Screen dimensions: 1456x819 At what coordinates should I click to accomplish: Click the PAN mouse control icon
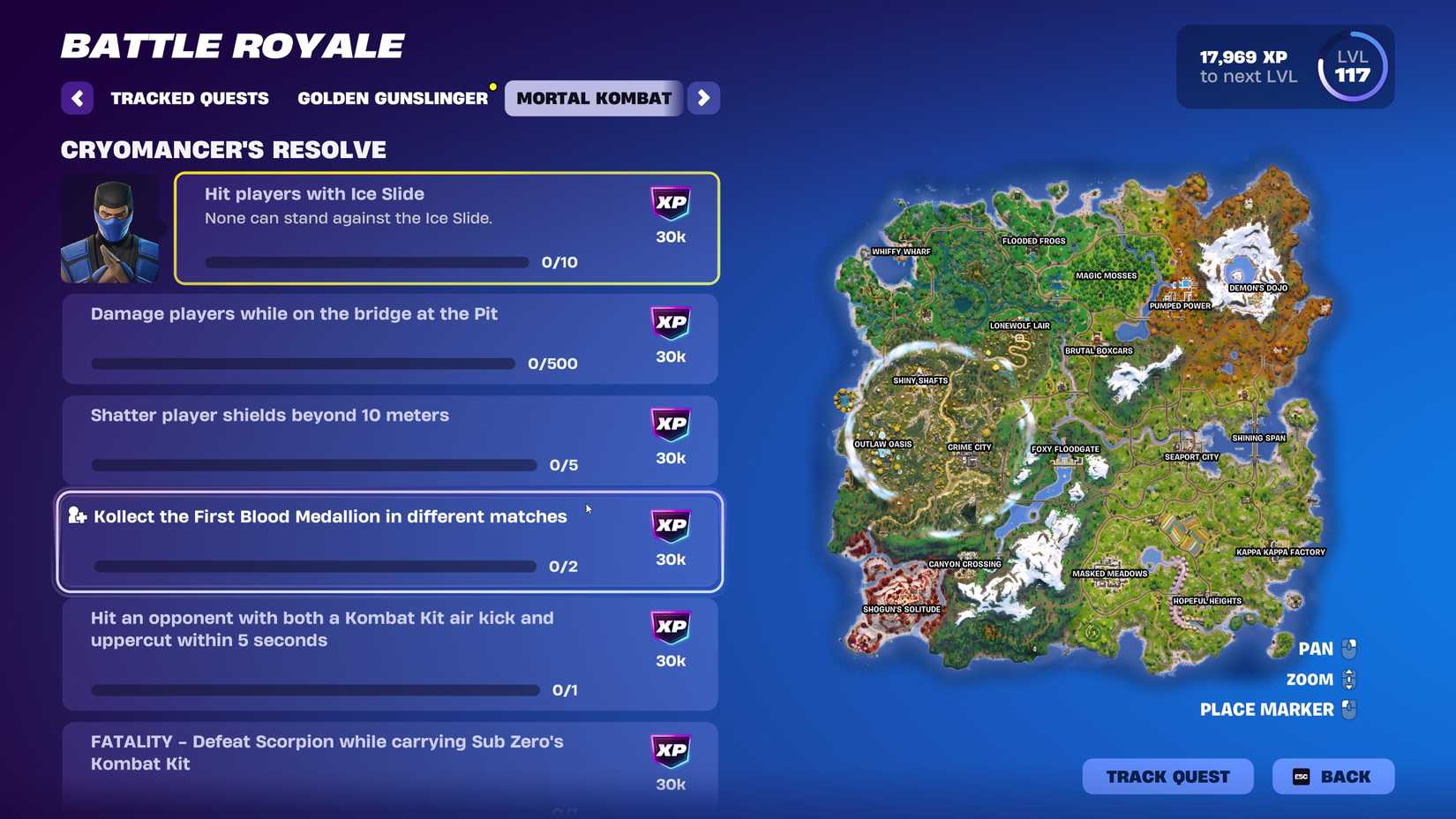click(1348, 649)
